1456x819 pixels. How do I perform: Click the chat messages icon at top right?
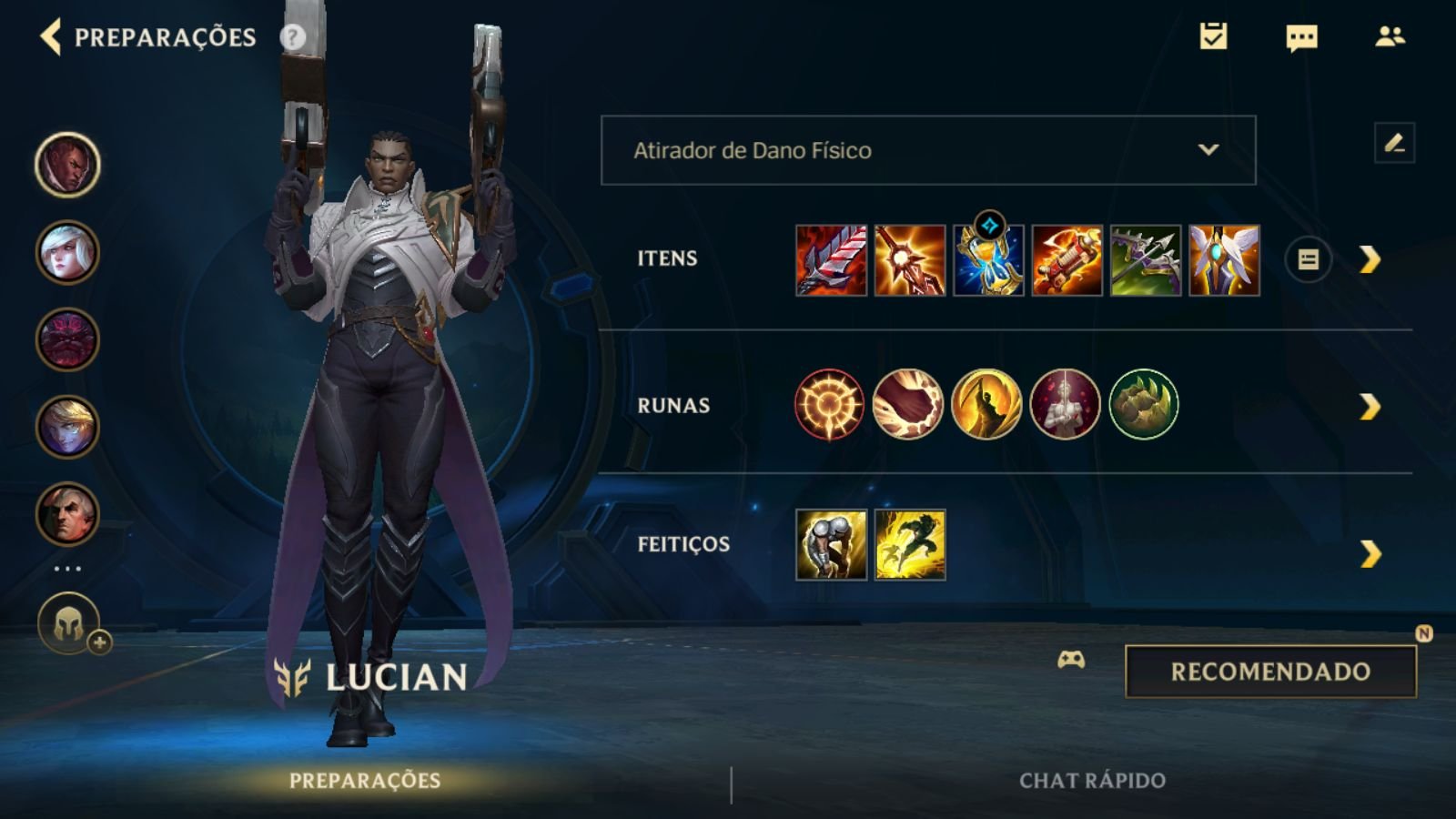click(1299, 38)
